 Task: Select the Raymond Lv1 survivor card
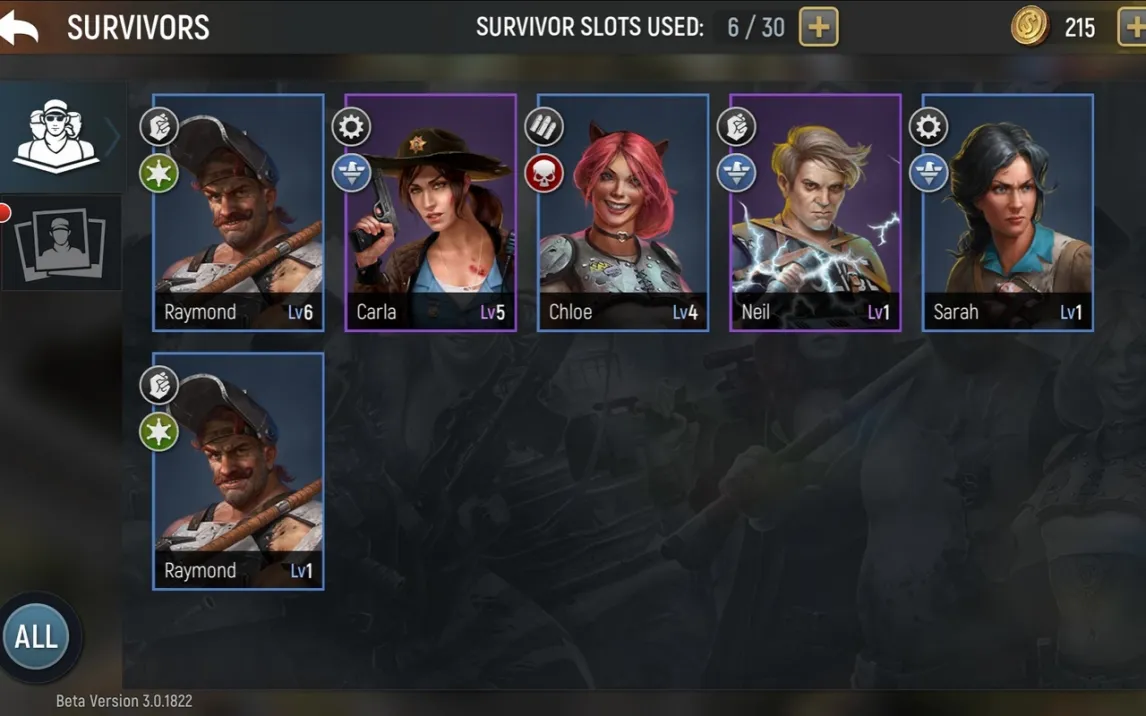click(238, 471)
